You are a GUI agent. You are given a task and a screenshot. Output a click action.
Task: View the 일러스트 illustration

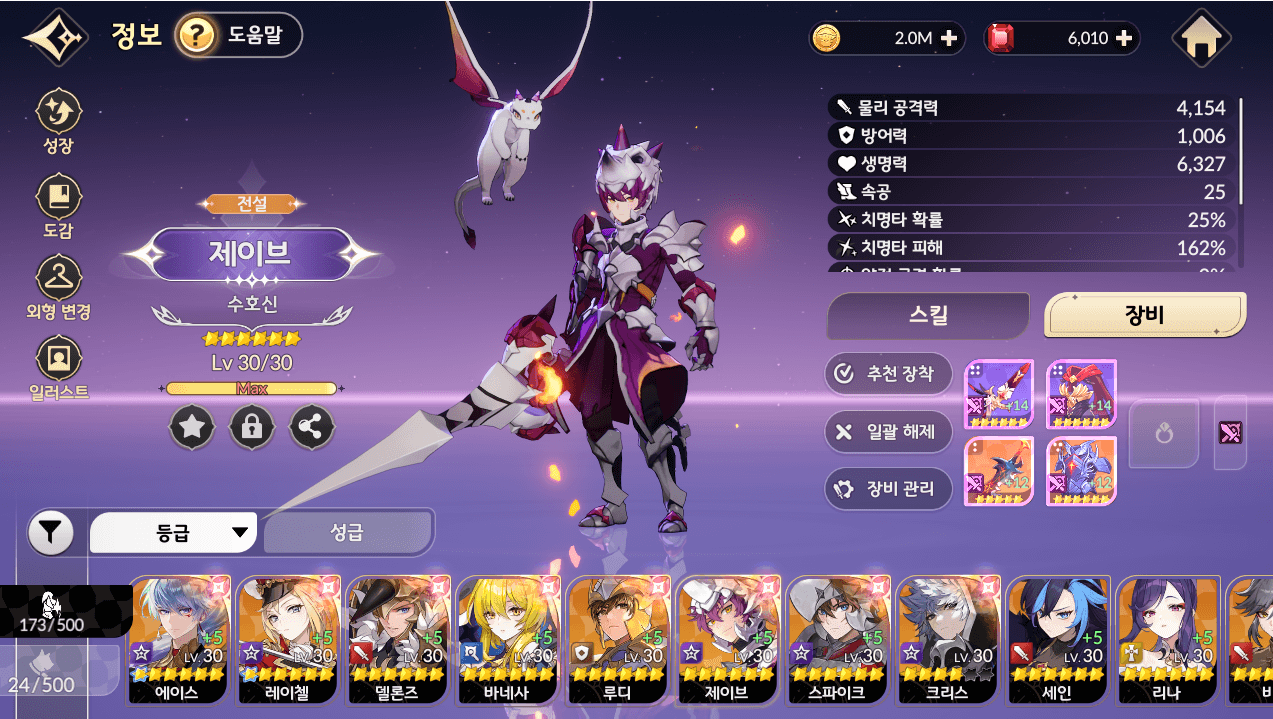pos(58,368)
